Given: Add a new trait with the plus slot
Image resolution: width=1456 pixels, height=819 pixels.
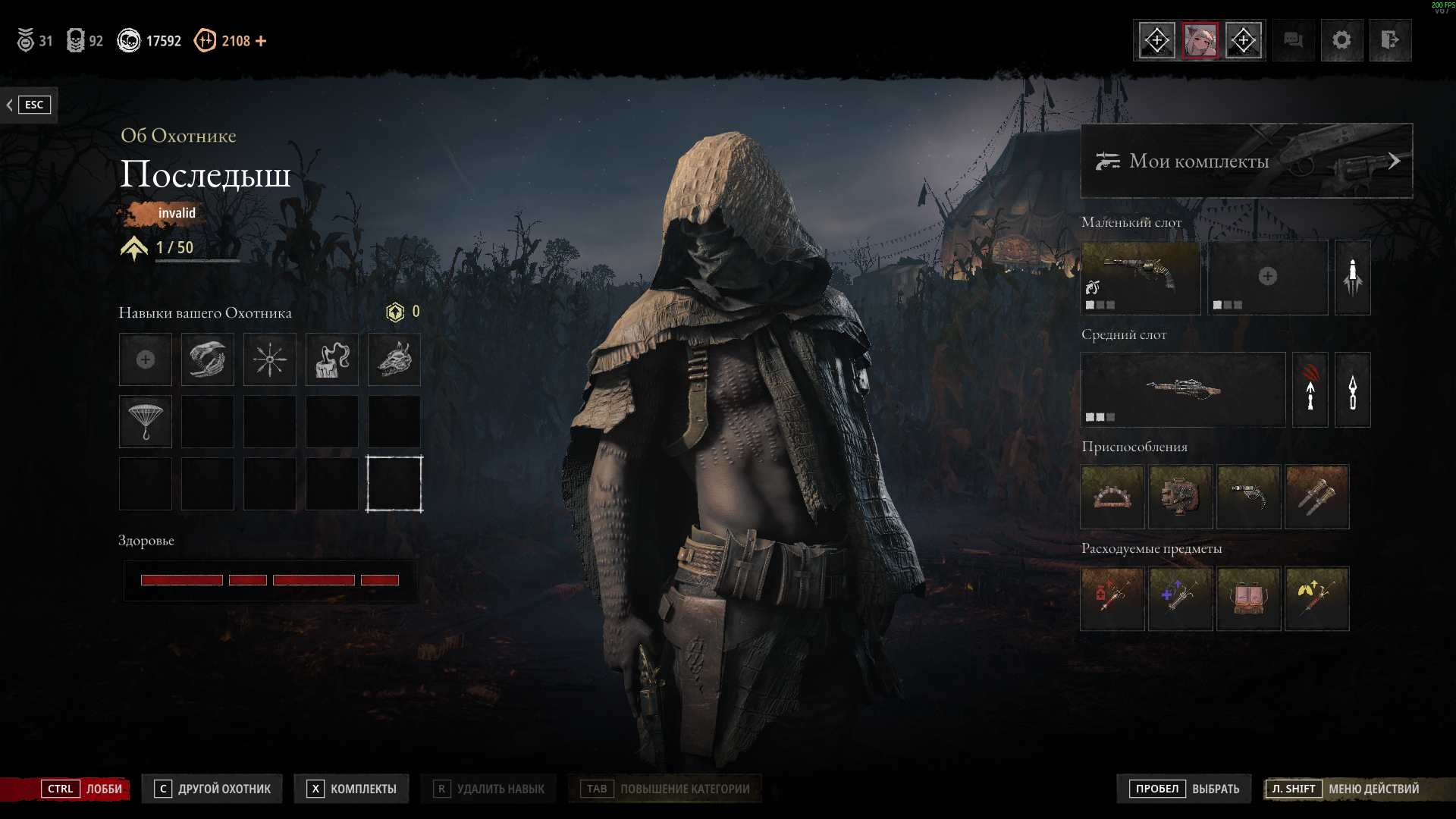Looking at the screenshot, I should coord(146,359).
